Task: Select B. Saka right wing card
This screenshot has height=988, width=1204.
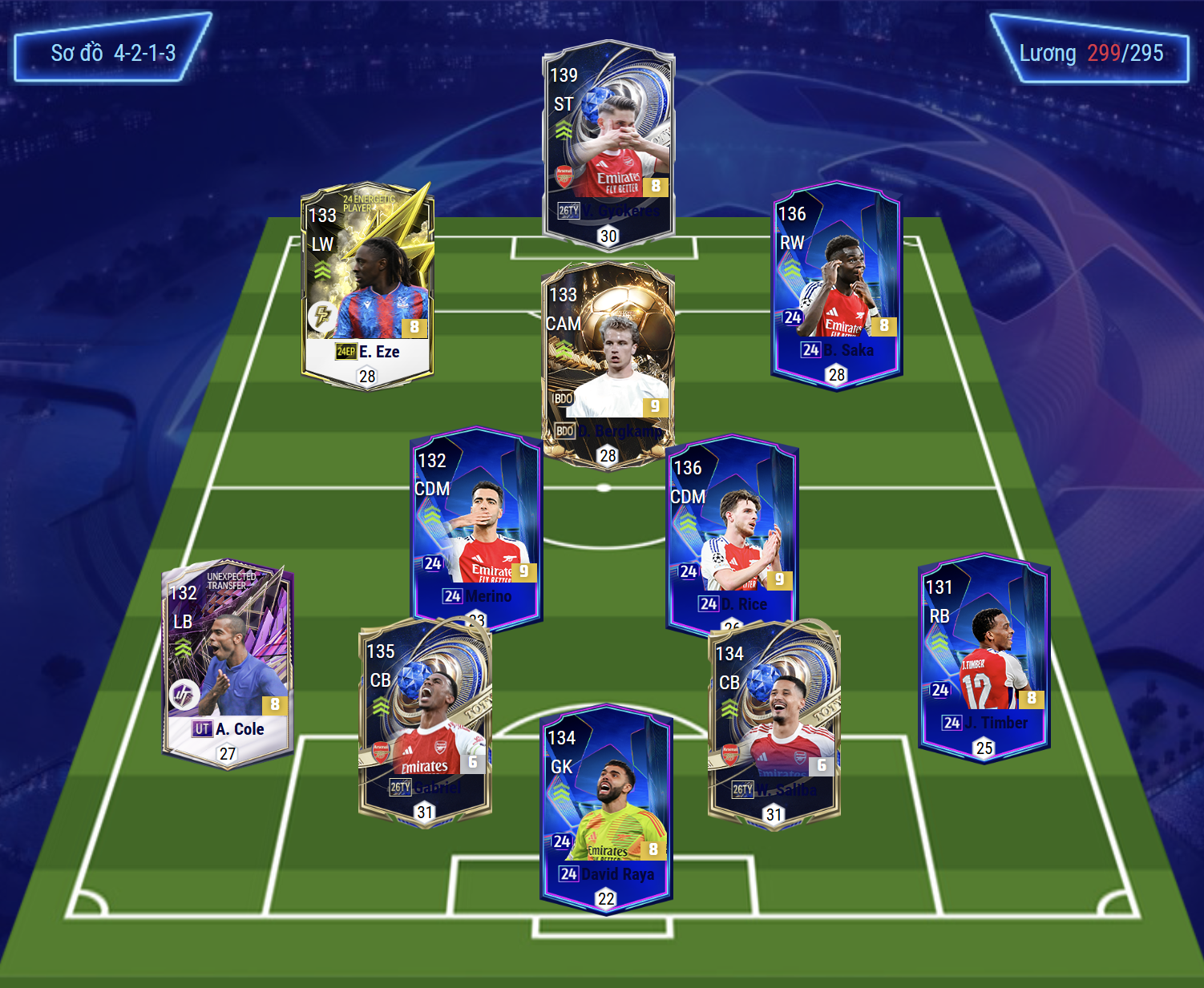Action: pos(836,284)
